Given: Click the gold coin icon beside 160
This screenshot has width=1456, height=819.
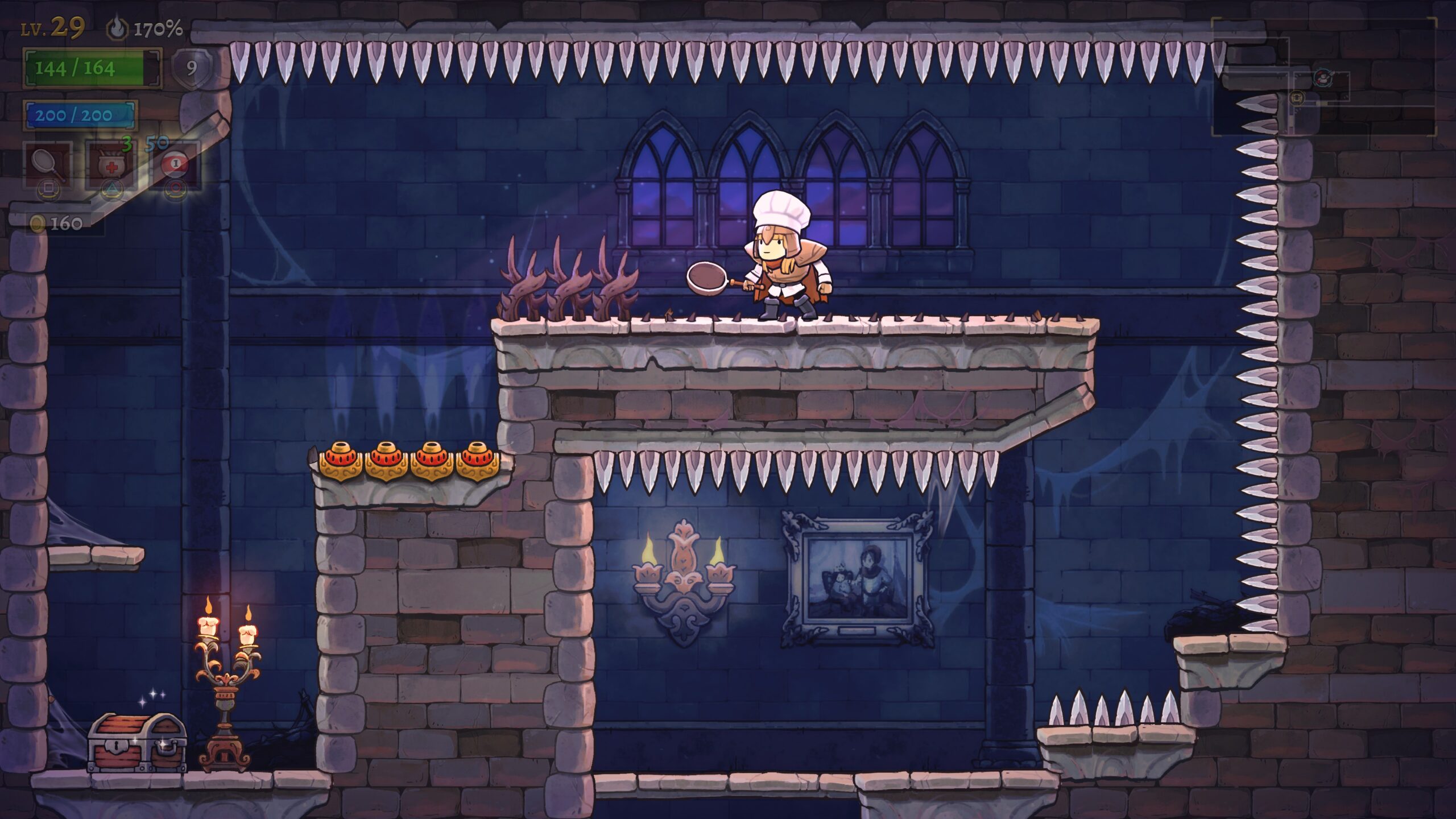Looking at the screenshot, I should [x=38, y=222].
